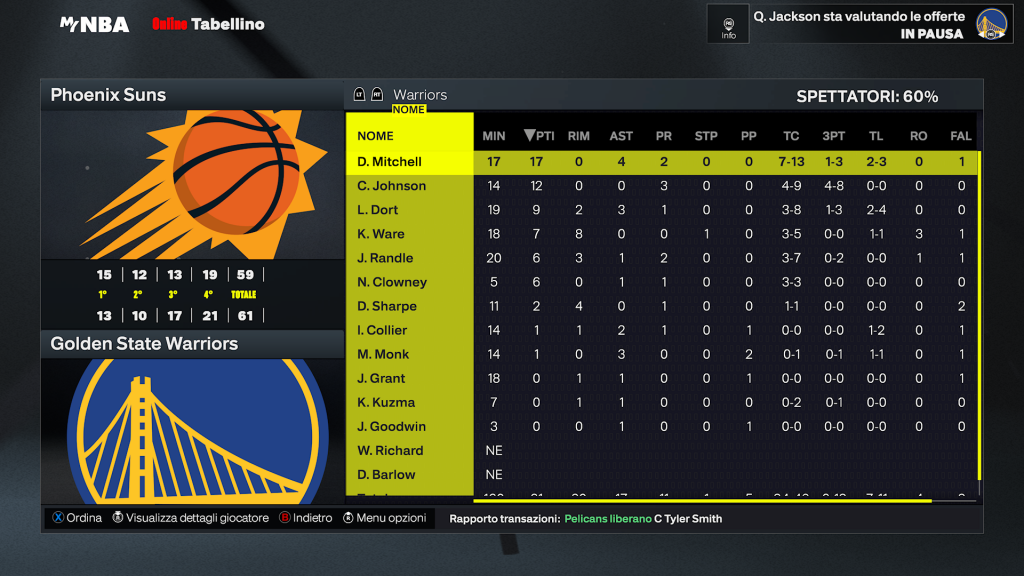Choose the J. Grant row
The image size is (1024, 576).
[x=381, y=378]
